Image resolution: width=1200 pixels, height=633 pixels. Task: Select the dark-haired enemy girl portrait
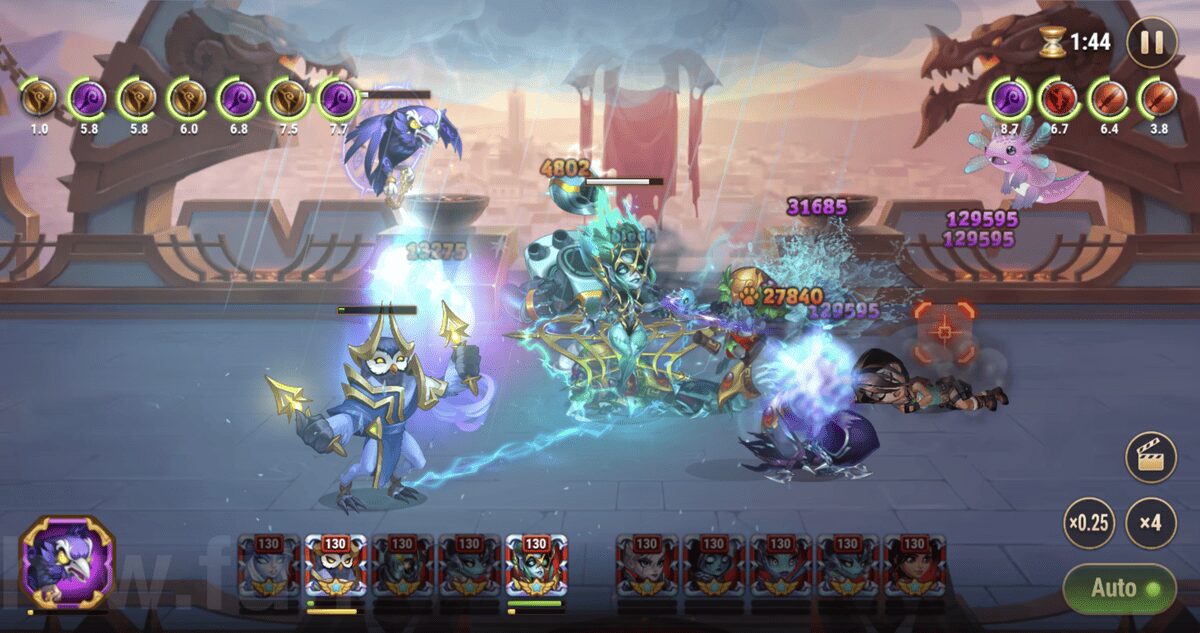point(915,567)
